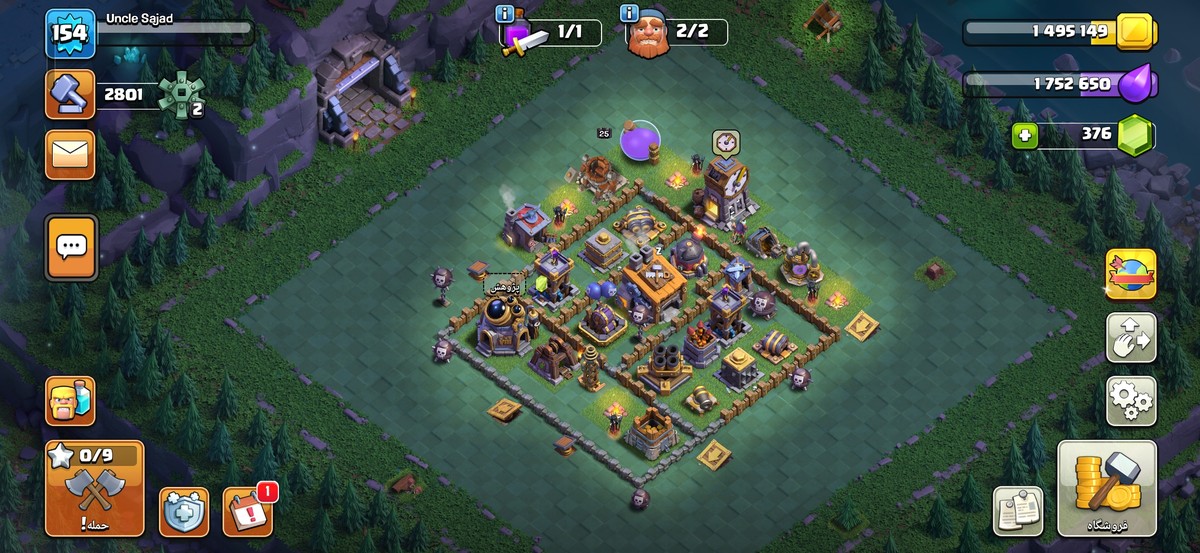Open the events calendar with red notification
This screenshot has width=1200, height=553.
[x=247, y=511]
